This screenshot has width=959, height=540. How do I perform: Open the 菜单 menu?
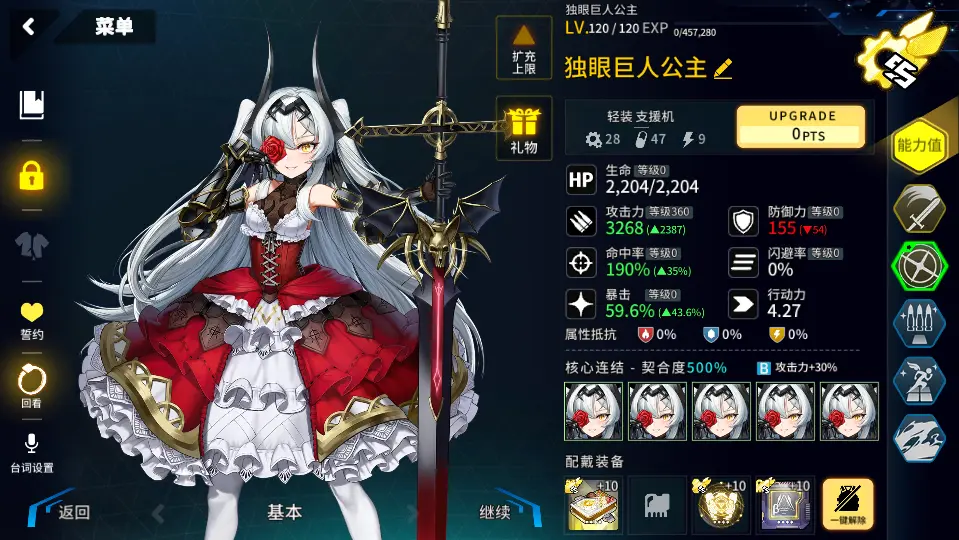(113, 27)
